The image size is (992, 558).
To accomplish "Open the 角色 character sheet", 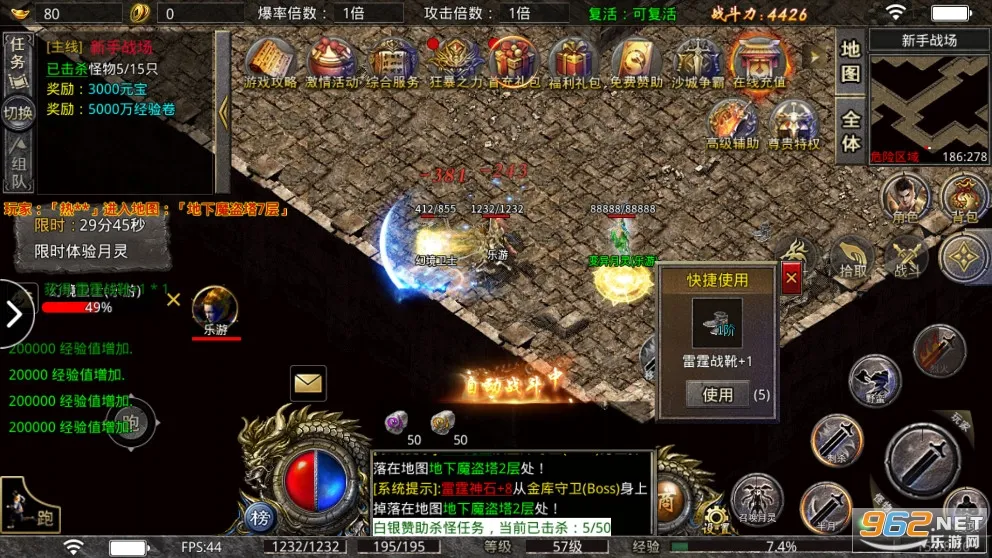I will pyautogui.click(x=904, y=196).
